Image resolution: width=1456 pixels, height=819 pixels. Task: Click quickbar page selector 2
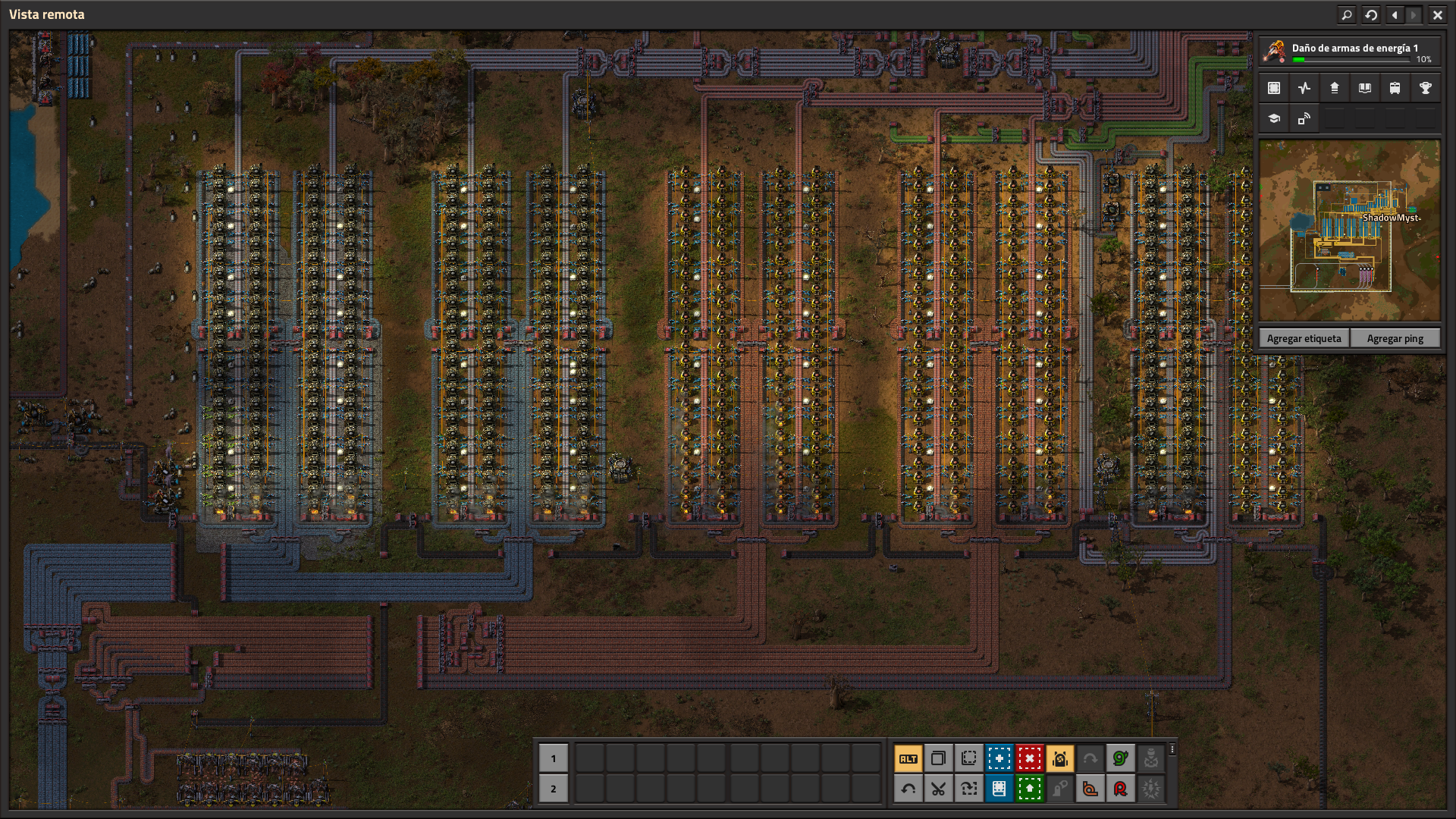pyautogui.click(x=554, y=789)
